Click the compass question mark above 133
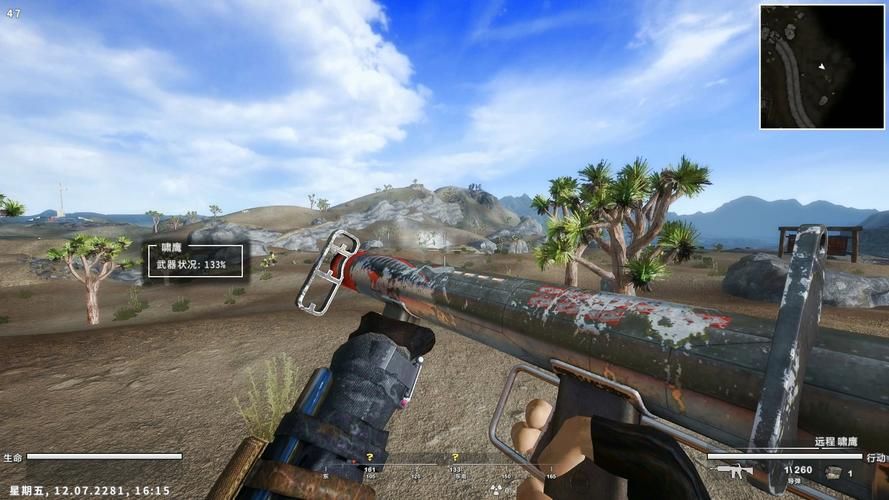This screenshot has width=889, height=500. pos(455,457)
